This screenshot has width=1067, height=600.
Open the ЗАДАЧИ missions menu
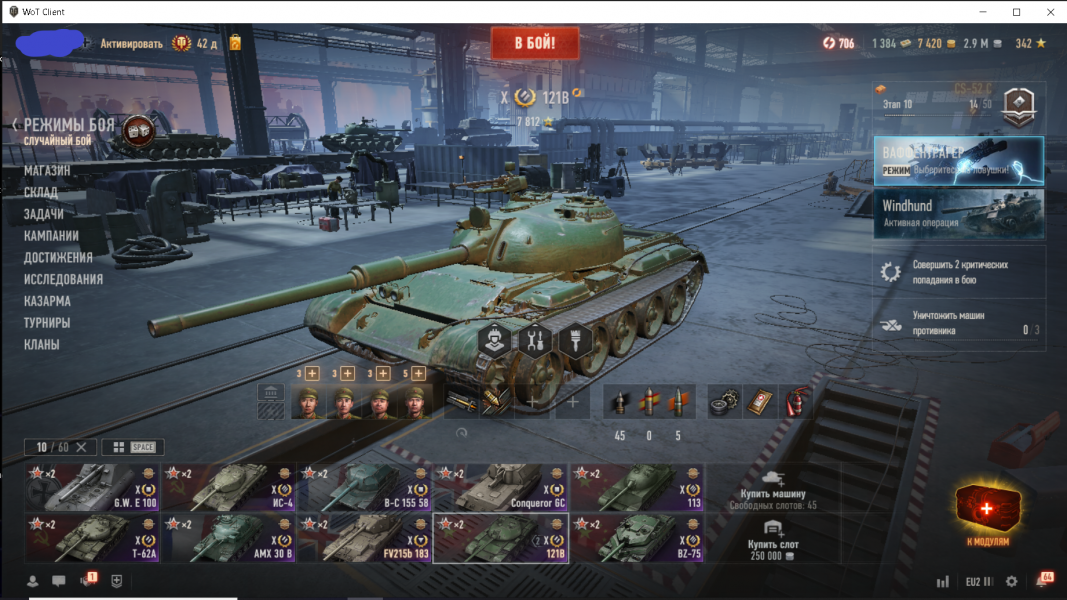[44, 214]
